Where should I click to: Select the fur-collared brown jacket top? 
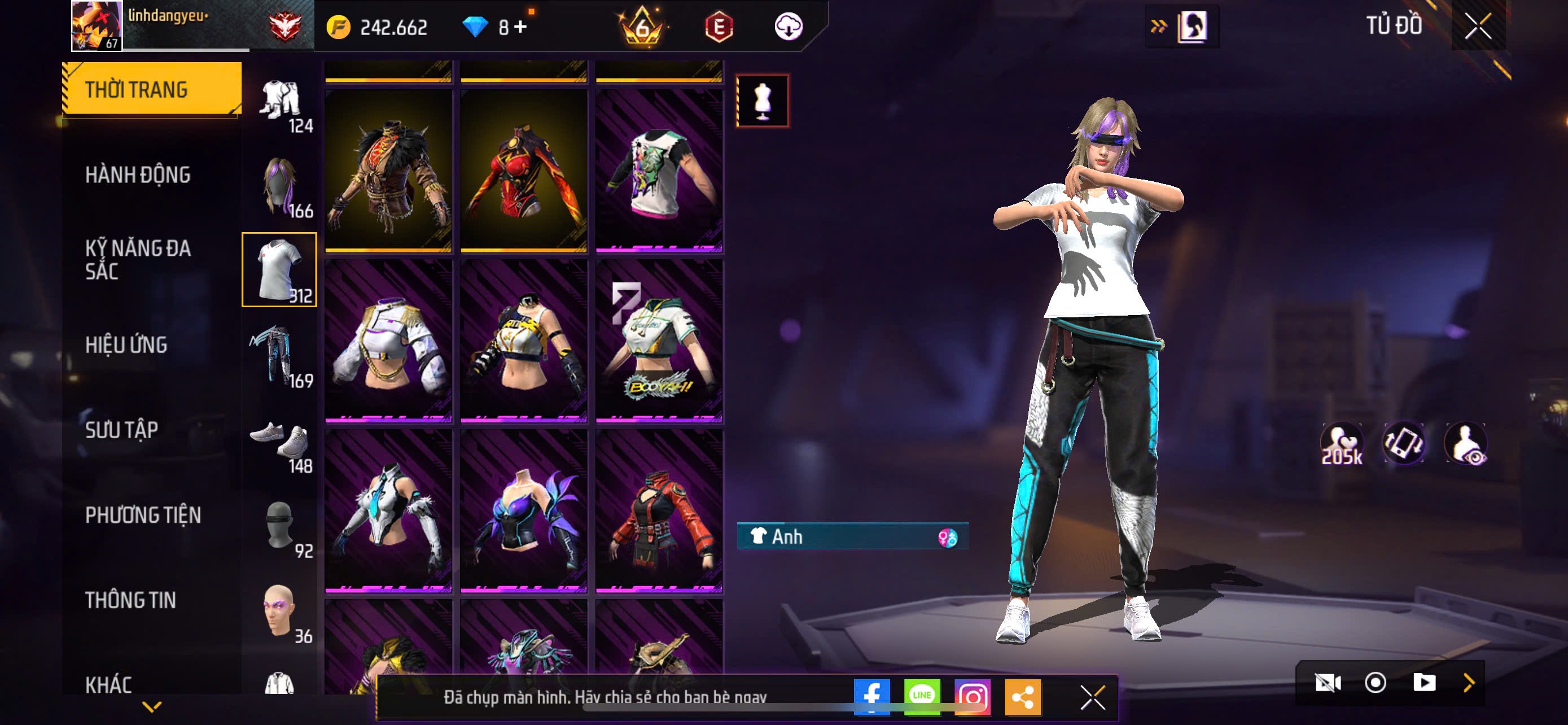click(388, 171)
